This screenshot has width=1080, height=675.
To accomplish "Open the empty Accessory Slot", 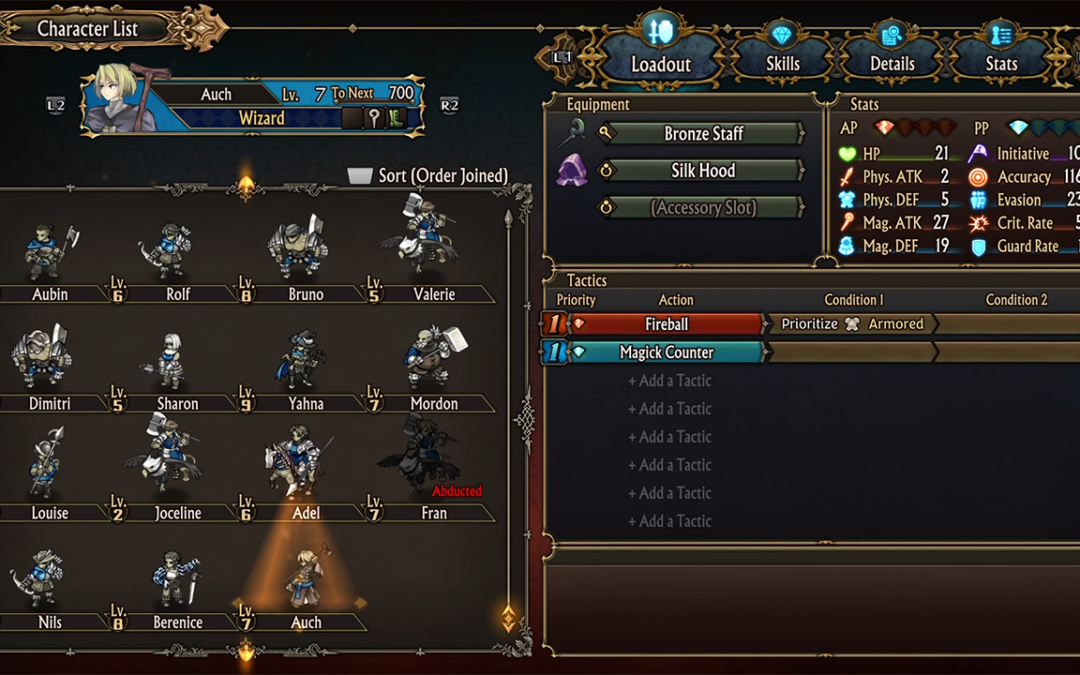I will pyautogui.click(x=704, y=208).
